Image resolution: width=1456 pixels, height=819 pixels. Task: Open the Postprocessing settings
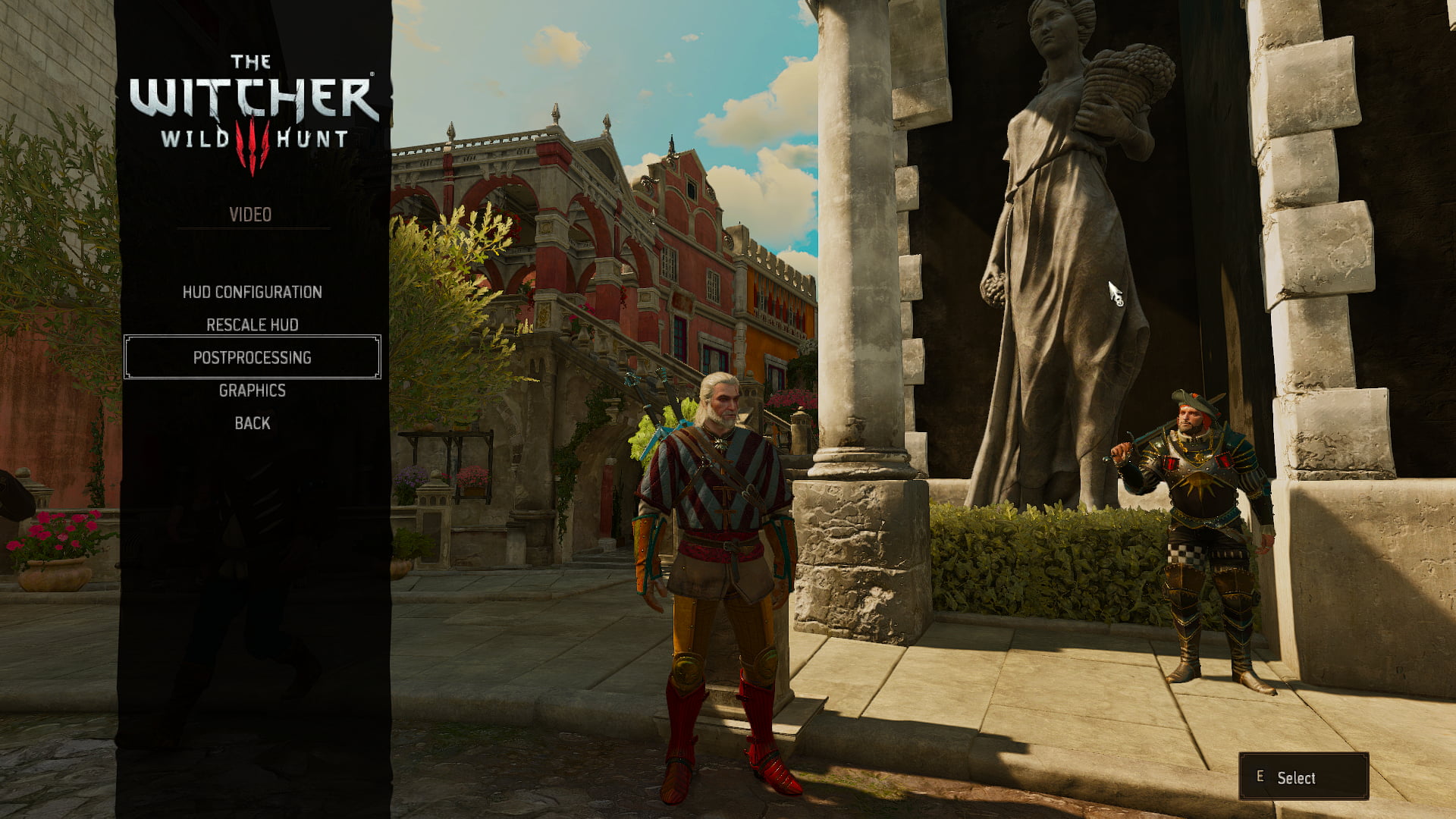(252, 357)
